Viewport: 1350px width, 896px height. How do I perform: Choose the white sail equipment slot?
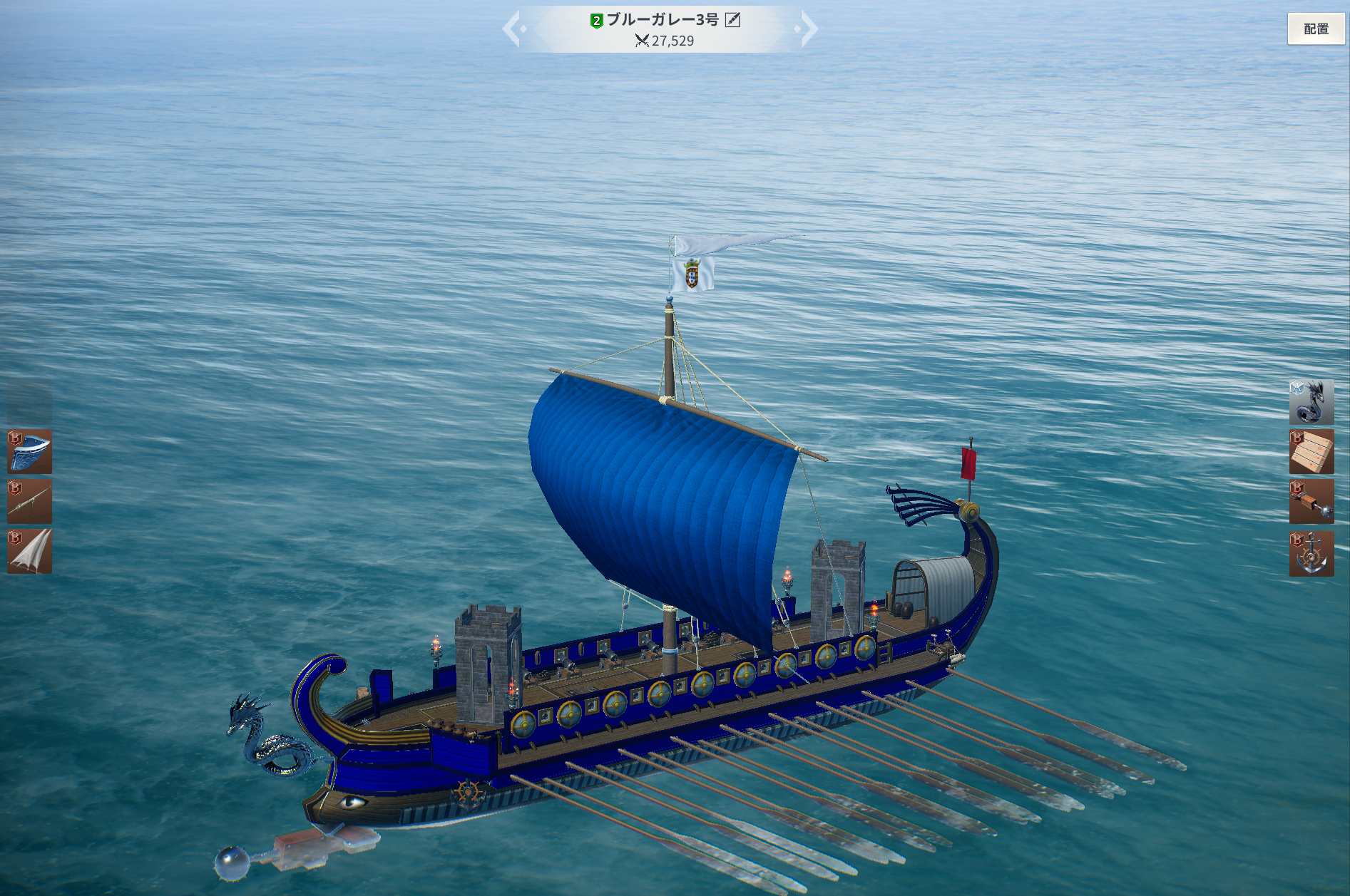coord(30,552)
